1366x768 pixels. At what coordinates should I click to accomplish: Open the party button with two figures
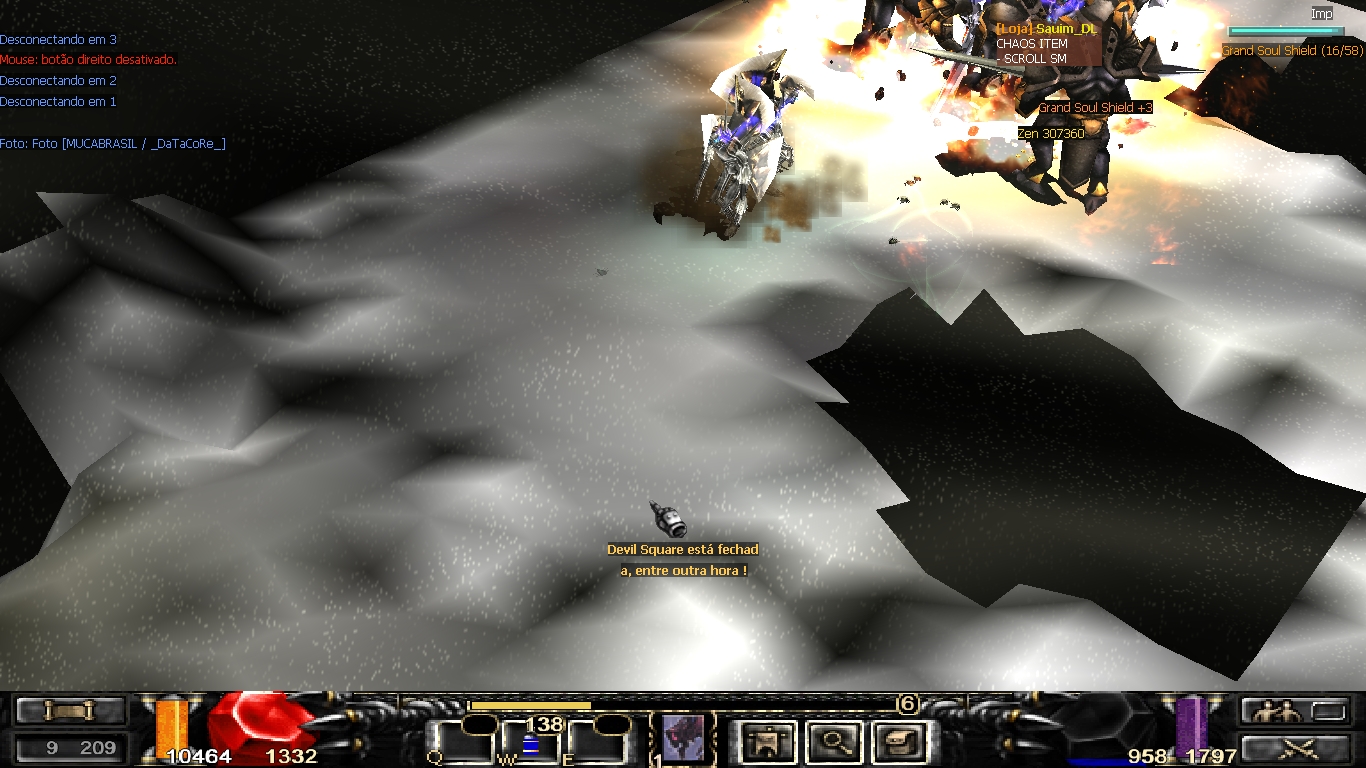pos(1283,711)
